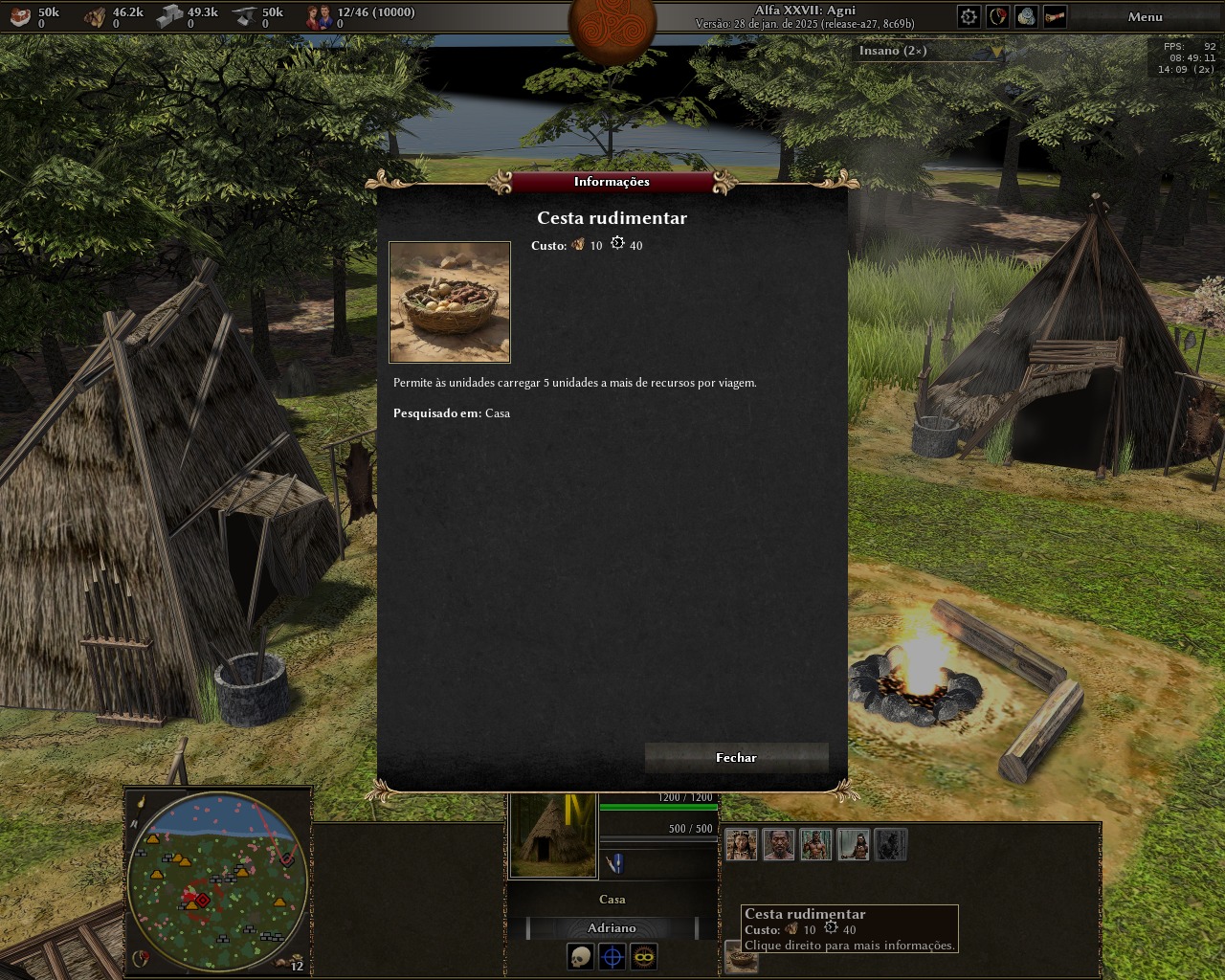This screenshot has height=980, width=1225.
Task: Click the gear icon in the top bar
Action: coord(969,16)
